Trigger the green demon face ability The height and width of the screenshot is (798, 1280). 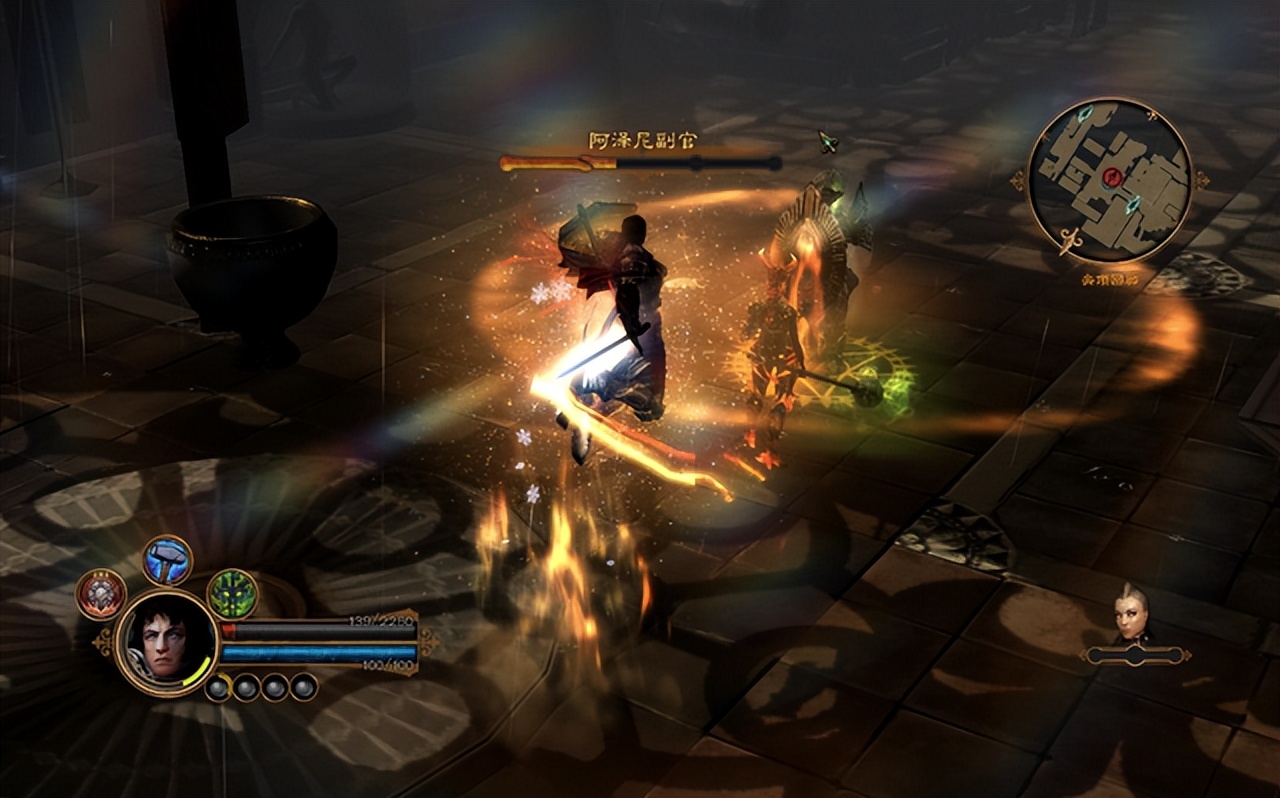[x=232, y=593]
